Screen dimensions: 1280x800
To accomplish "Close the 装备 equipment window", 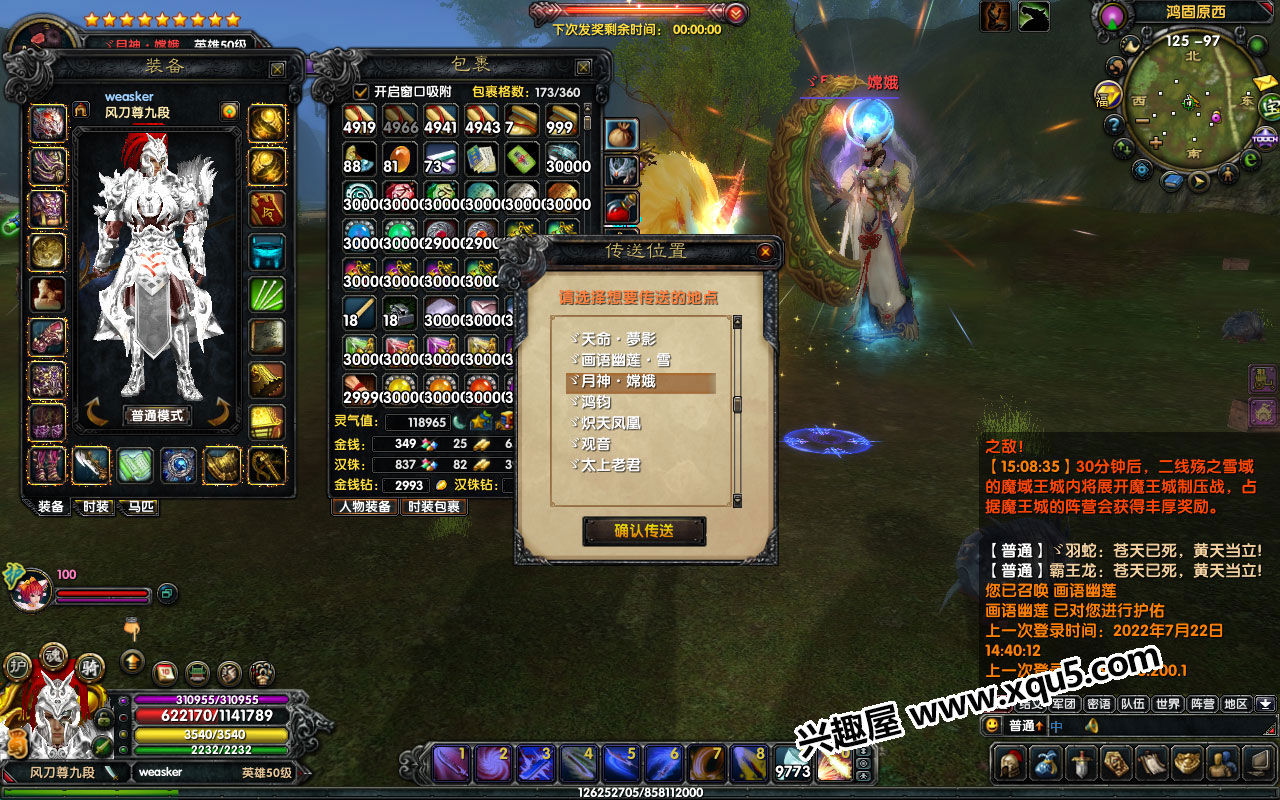I will tap(277, 69).
